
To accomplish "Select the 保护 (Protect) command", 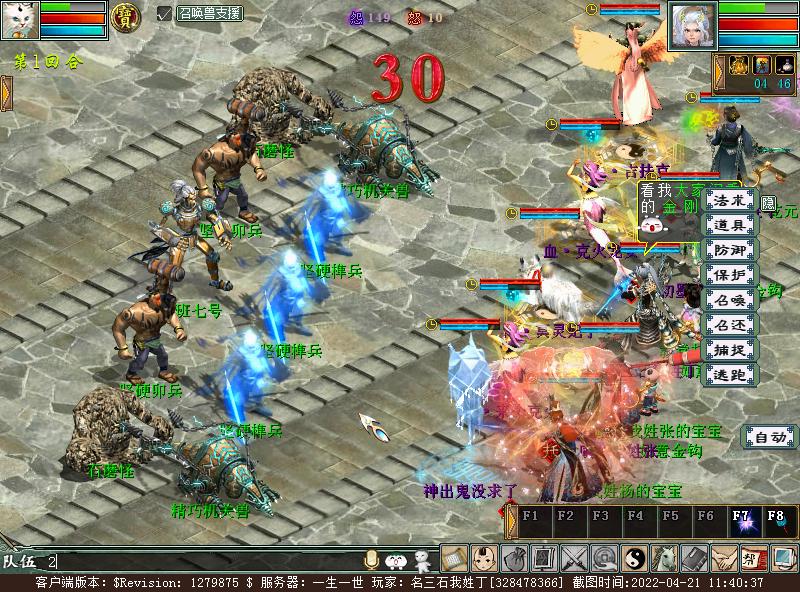I will click(731, 275).
